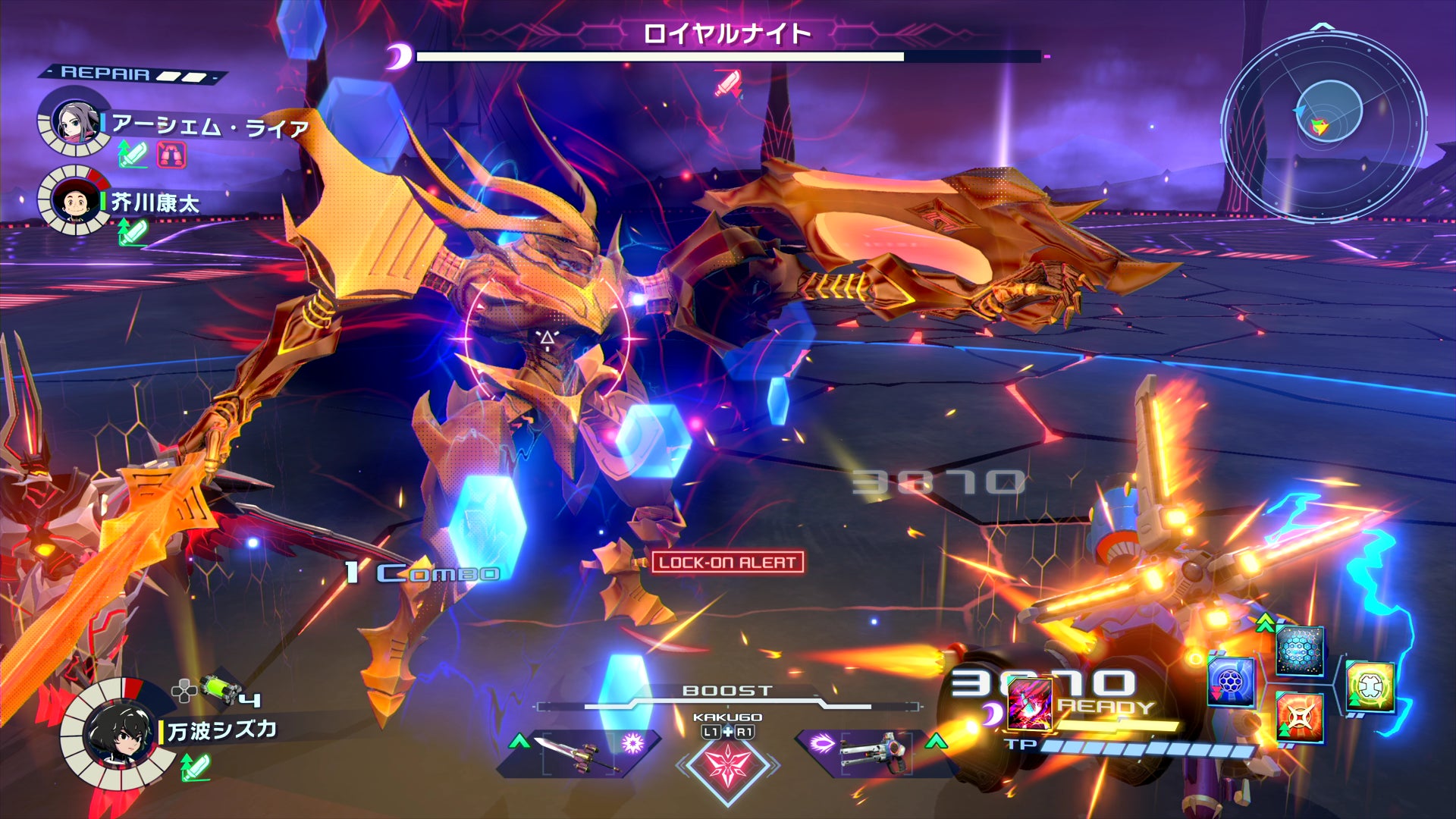Click the boss sword marker above health bar

(728, 83)
